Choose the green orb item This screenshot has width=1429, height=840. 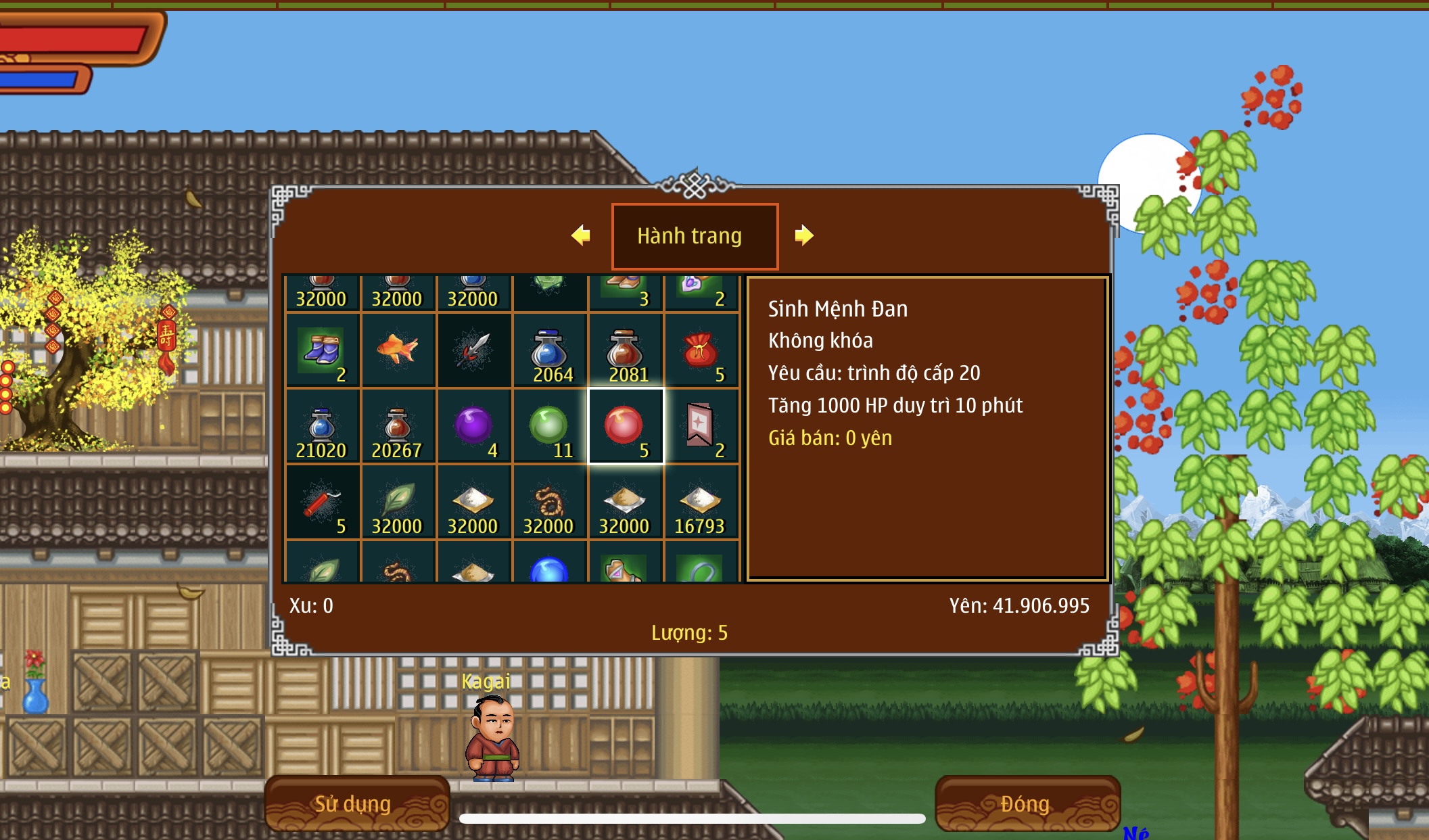click(x=550, y=427)
